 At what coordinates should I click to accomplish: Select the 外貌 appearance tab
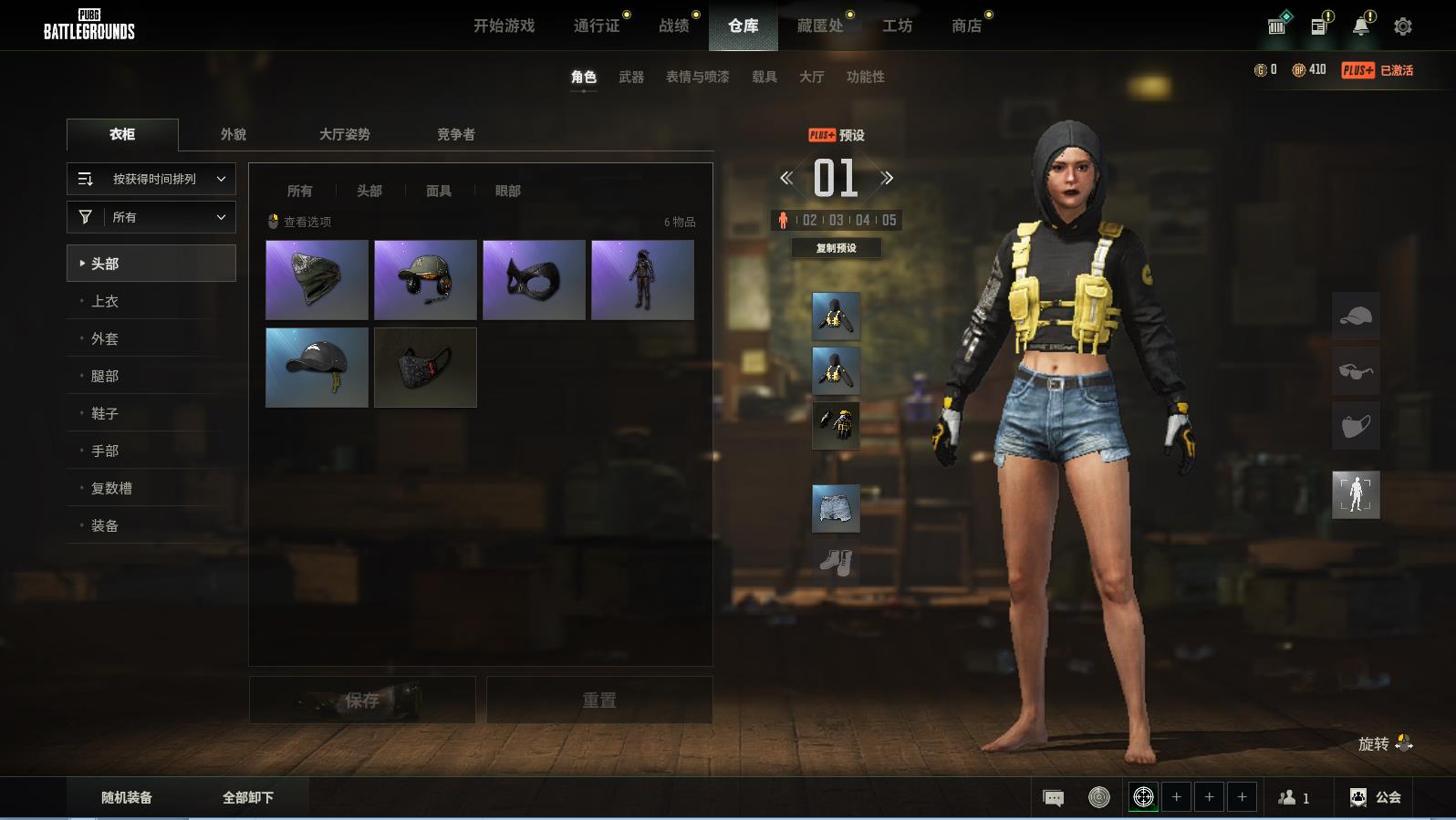tap(234, 134)
